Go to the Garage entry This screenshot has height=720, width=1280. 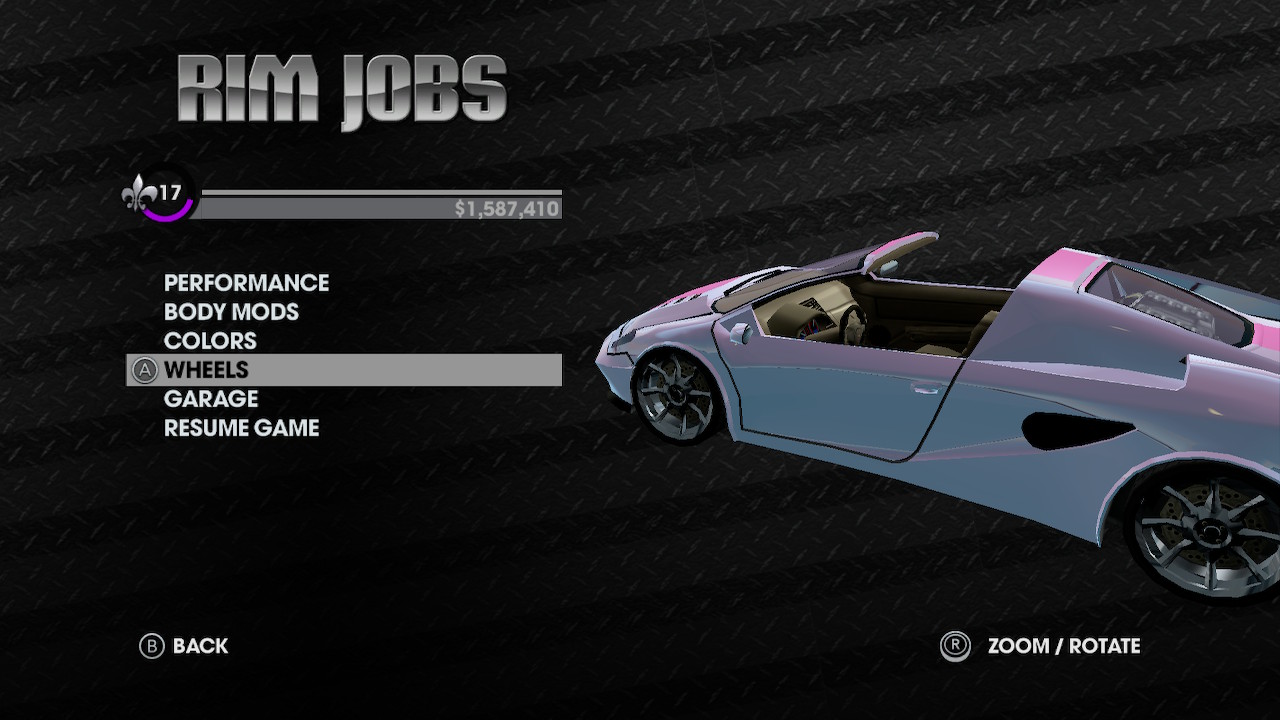coord(211,399)
